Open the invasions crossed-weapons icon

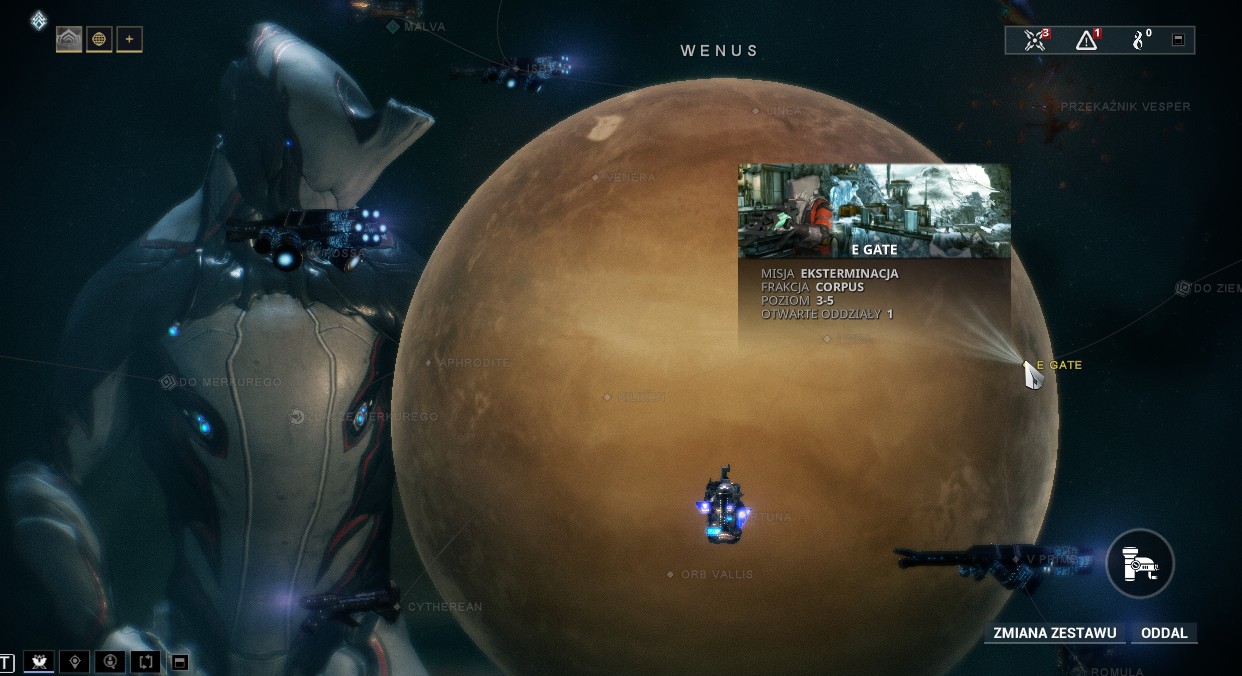click(x=1036, y=40)
